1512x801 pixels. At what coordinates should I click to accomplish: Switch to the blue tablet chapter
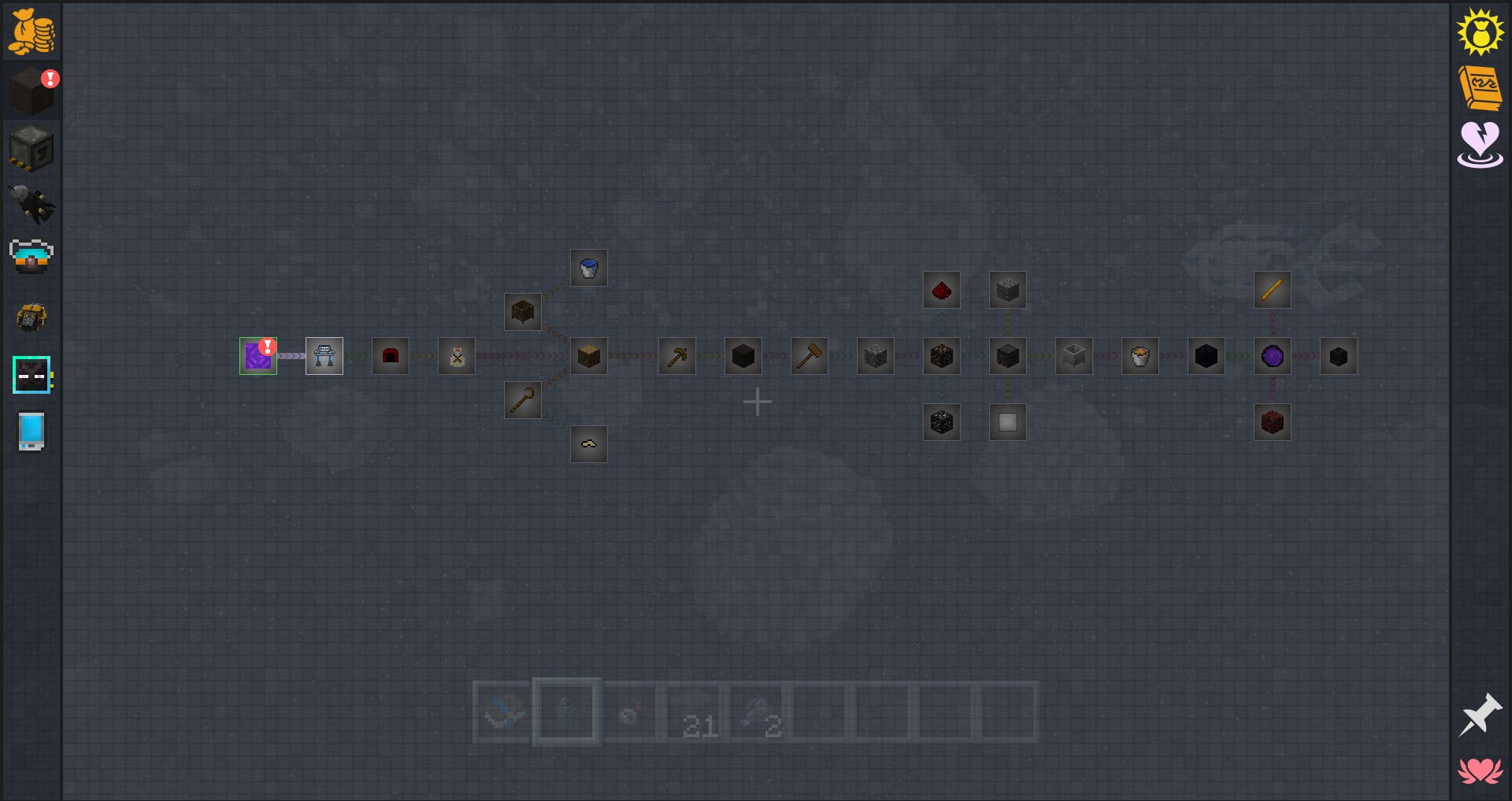31,432
